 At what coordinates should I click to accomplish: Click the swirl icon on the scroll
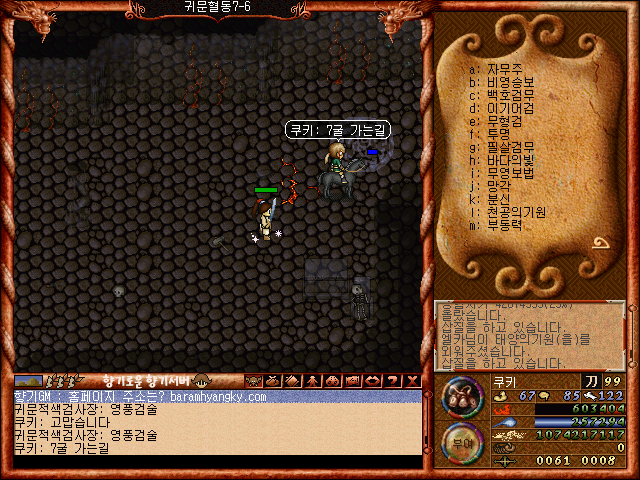(x=603, y=243)
